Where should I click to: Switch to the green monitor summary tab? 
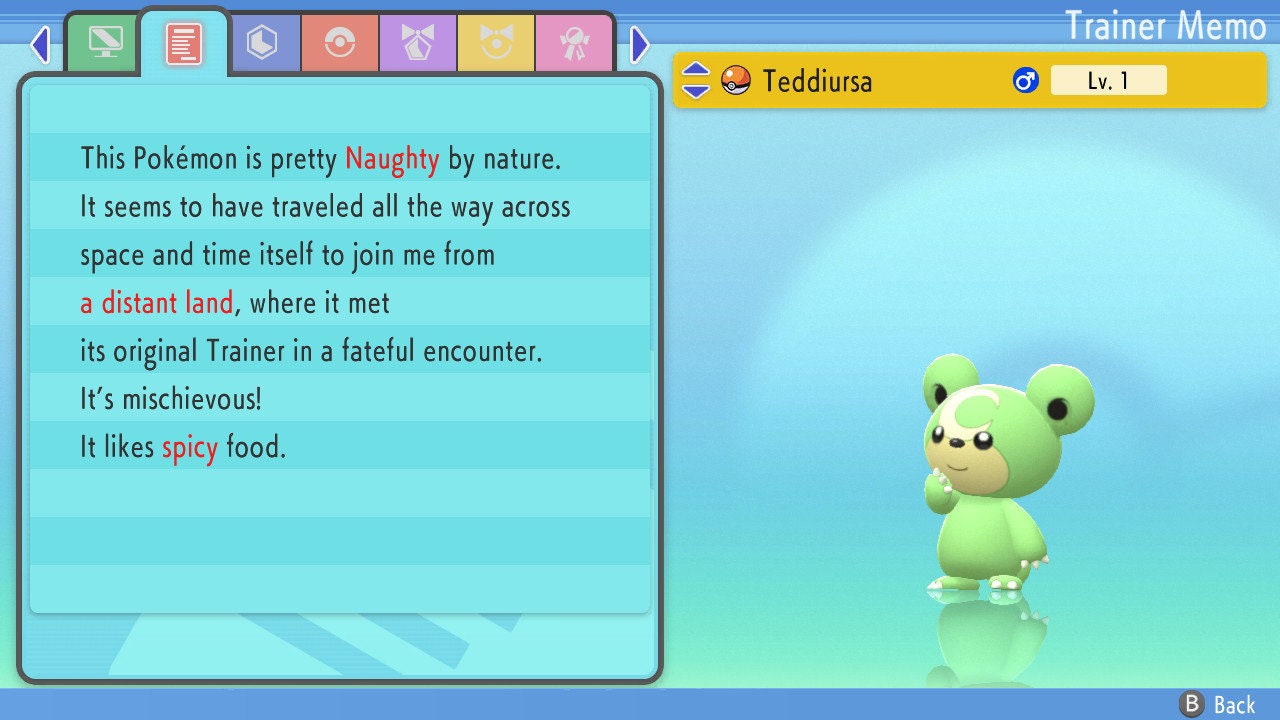click(104, 43)
